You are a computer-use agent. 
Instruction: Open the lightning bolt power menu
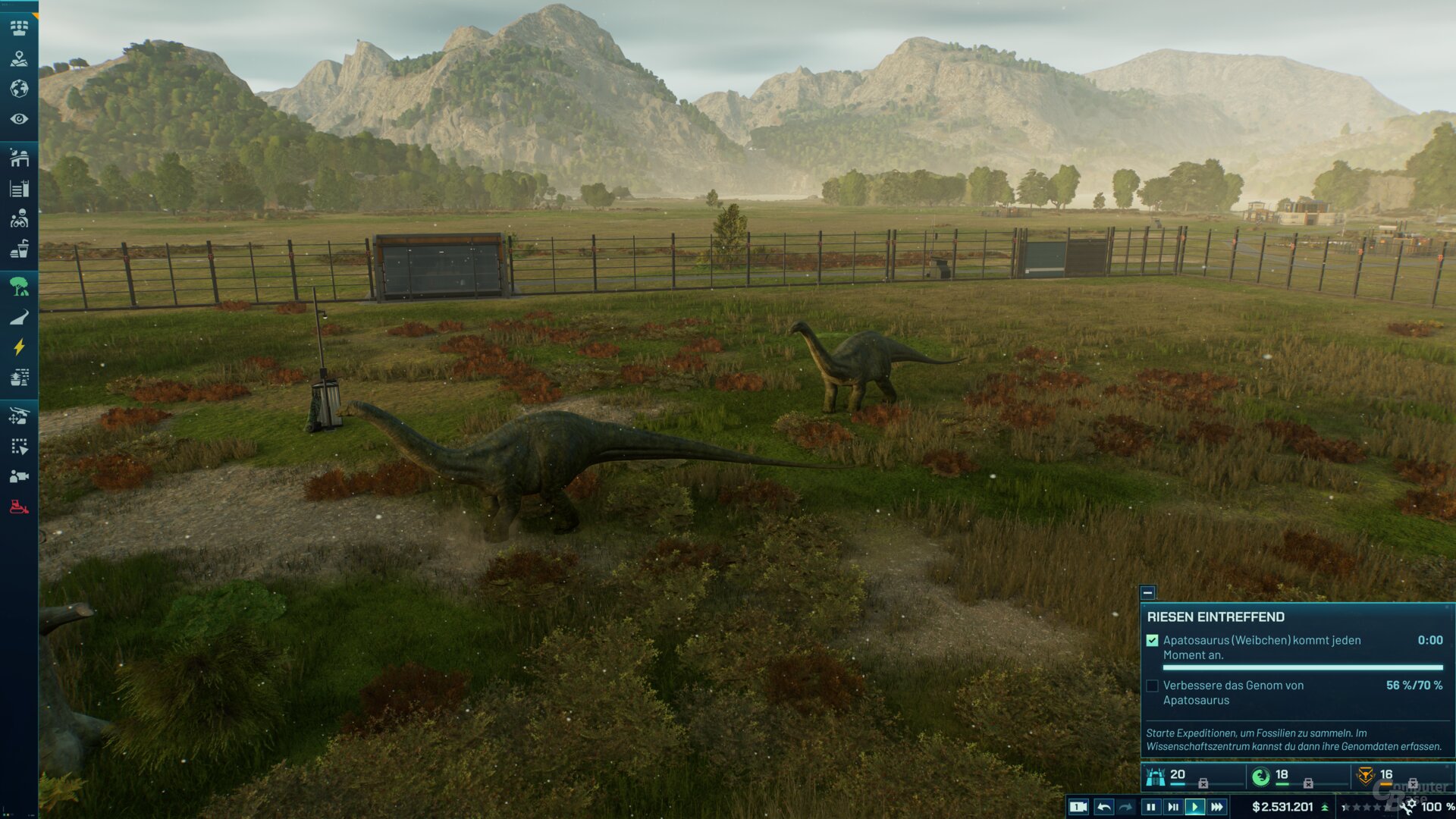19,347
